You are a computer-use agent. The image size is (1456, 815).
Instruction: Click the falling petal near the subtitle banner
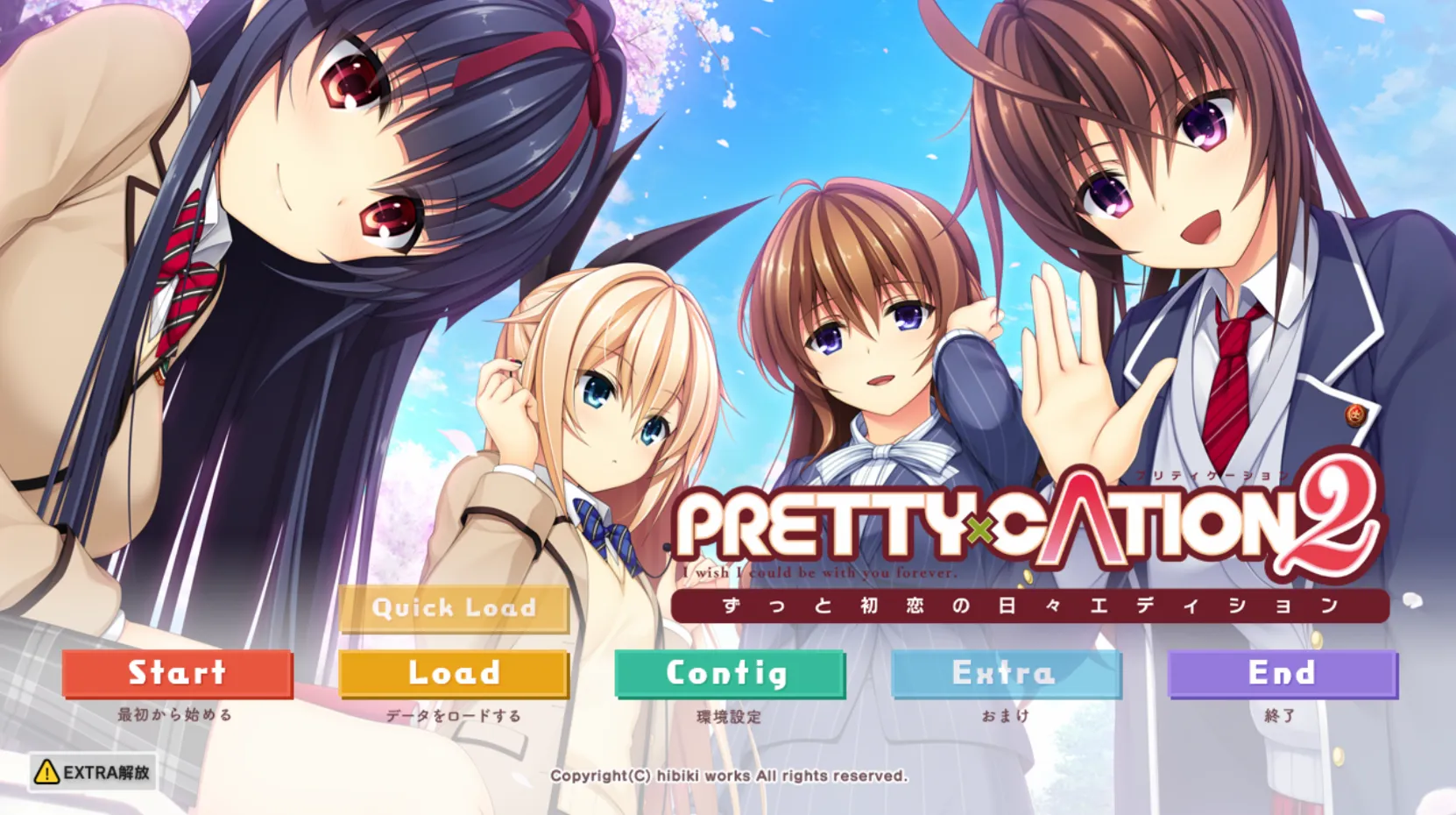click(1028, 577)
